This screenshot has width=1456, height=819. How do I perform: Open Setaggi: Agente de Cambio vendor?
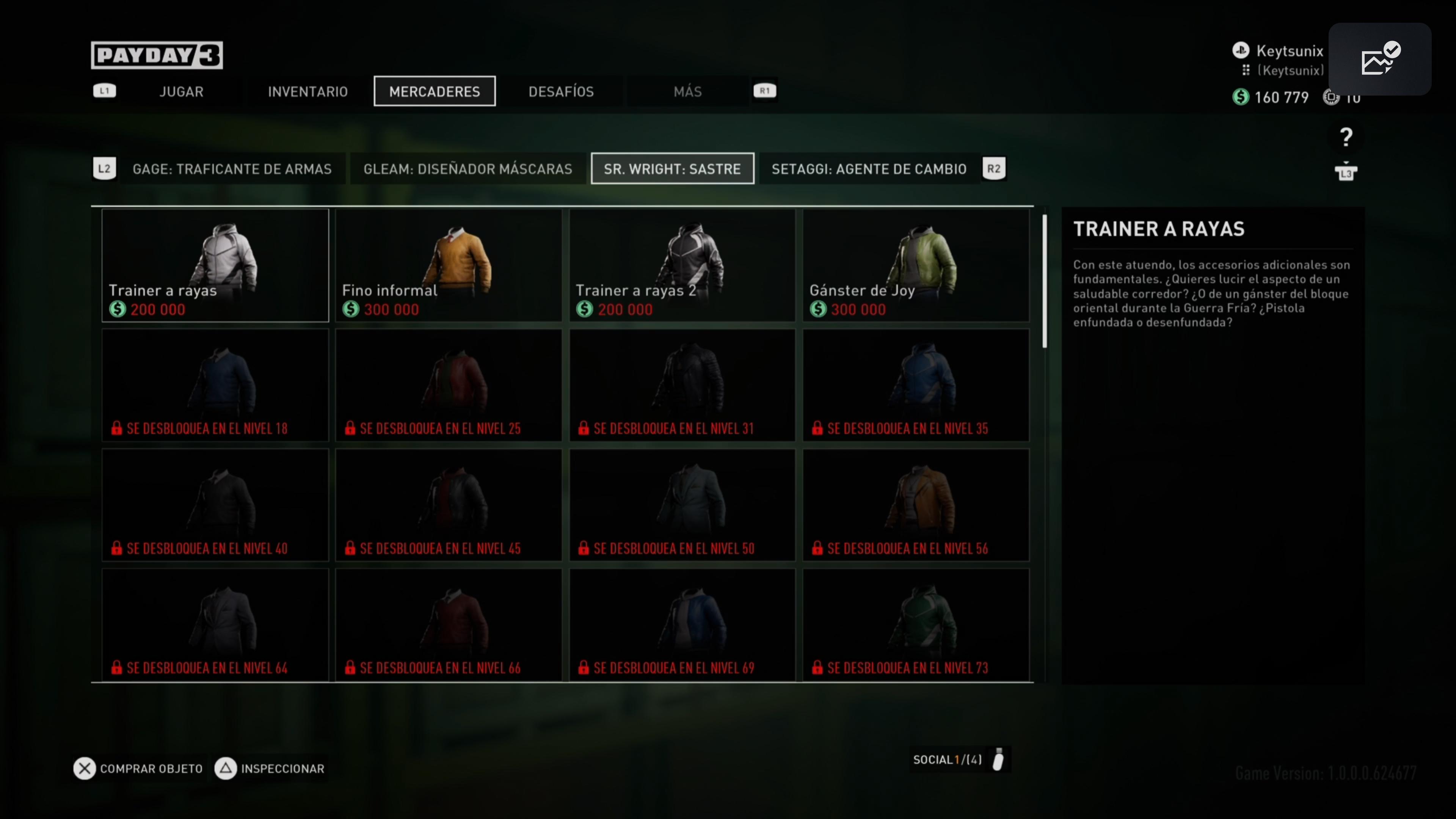(x=869, y=169)
